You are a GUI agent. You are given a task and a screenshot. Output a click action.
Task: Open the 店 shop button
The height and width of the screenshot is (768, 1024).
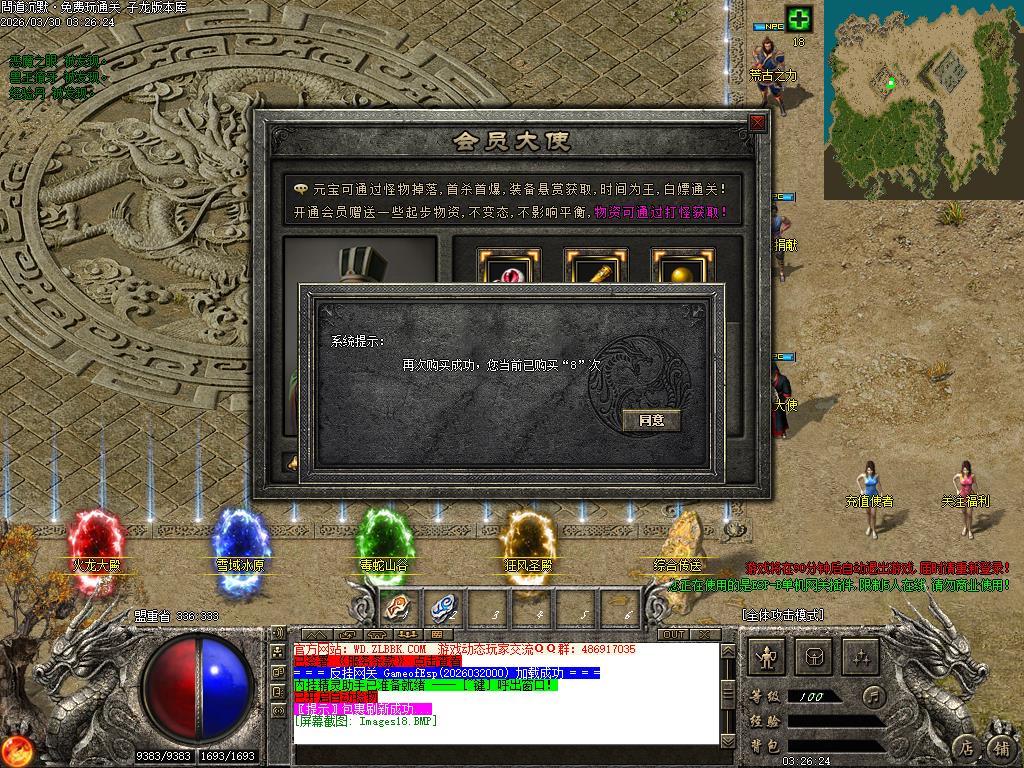(x=965, y=747)
